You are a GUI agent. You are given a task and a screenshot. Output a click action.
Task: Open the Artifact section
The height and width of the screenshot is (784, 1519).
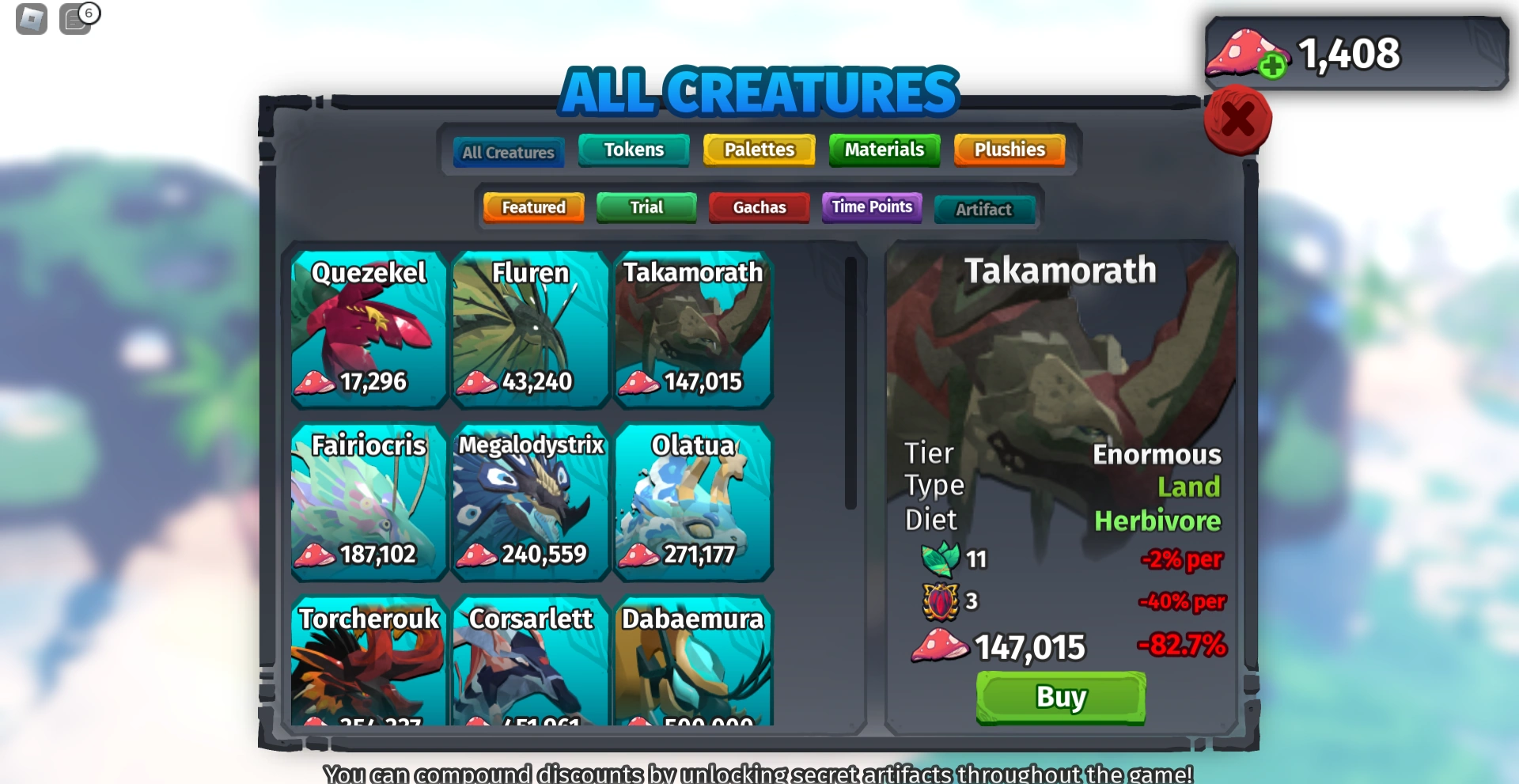[983, 209]
